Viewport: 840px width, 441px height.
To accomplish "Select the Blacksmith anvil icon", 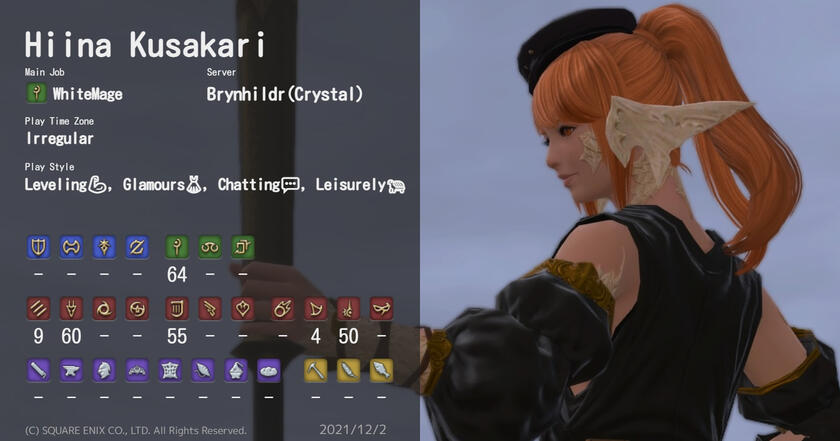I will (71, 370).
